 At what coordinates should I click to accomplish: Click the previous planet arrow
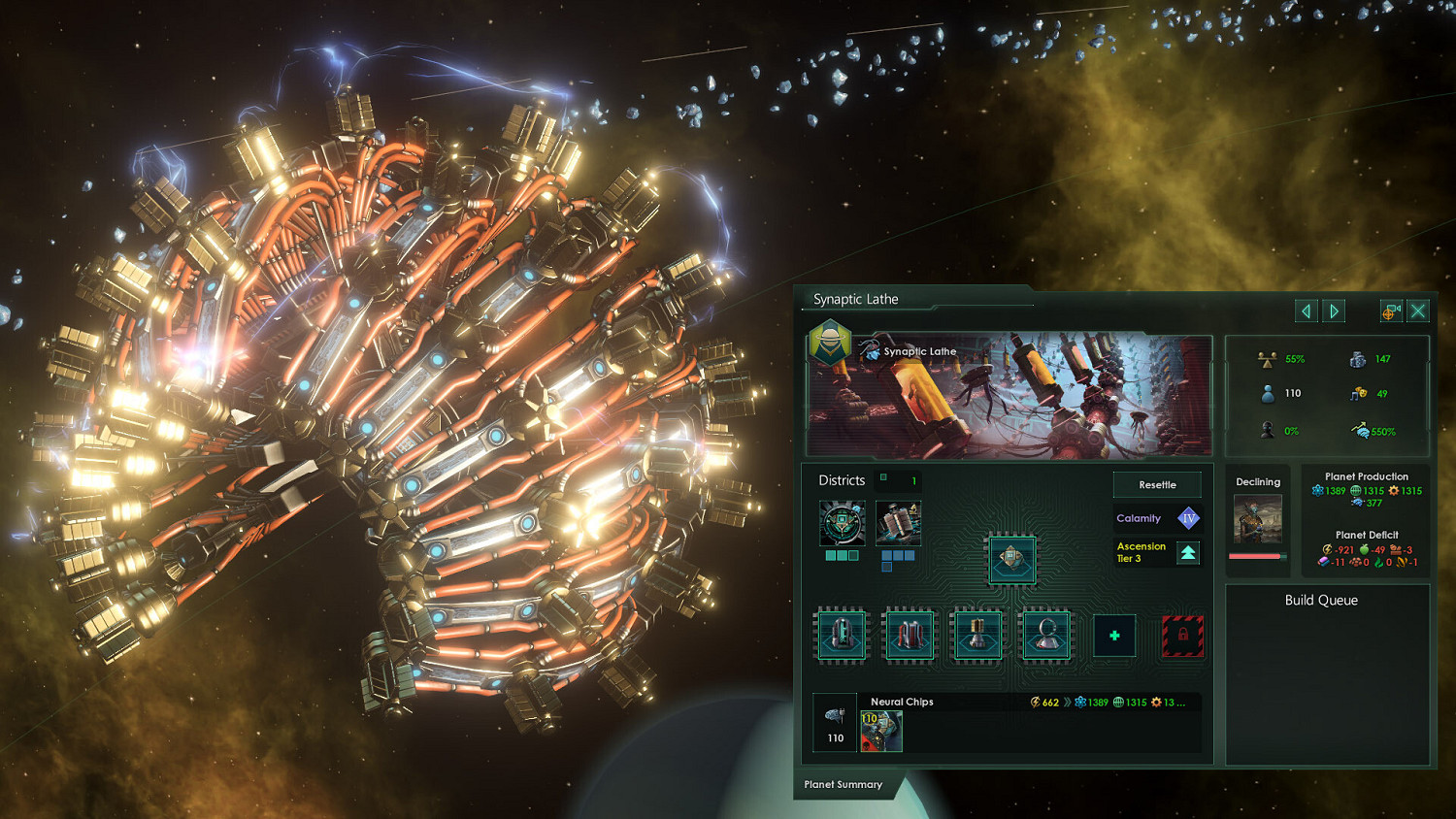(x=1306, y=311)
